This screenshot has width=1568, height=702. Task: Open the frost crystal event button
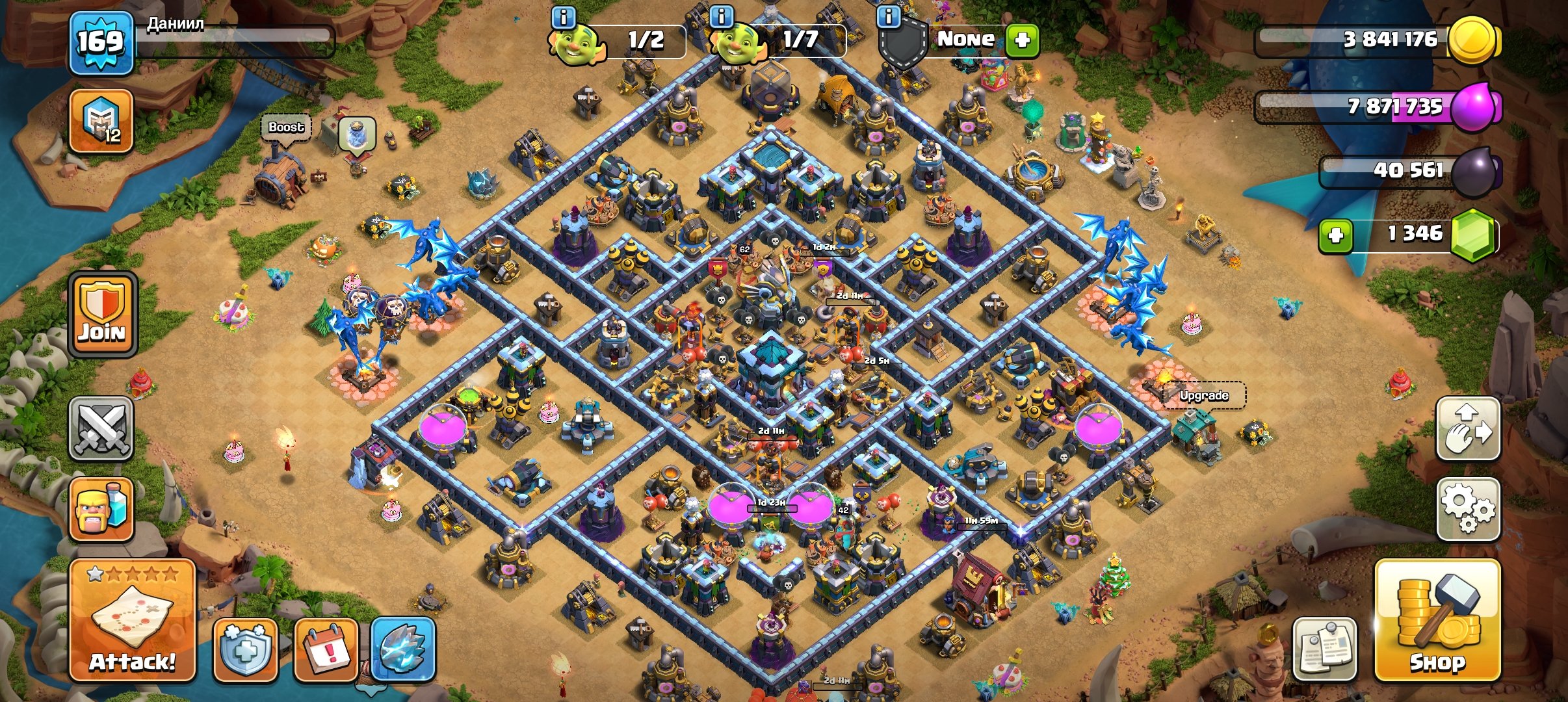pos(403,649)
